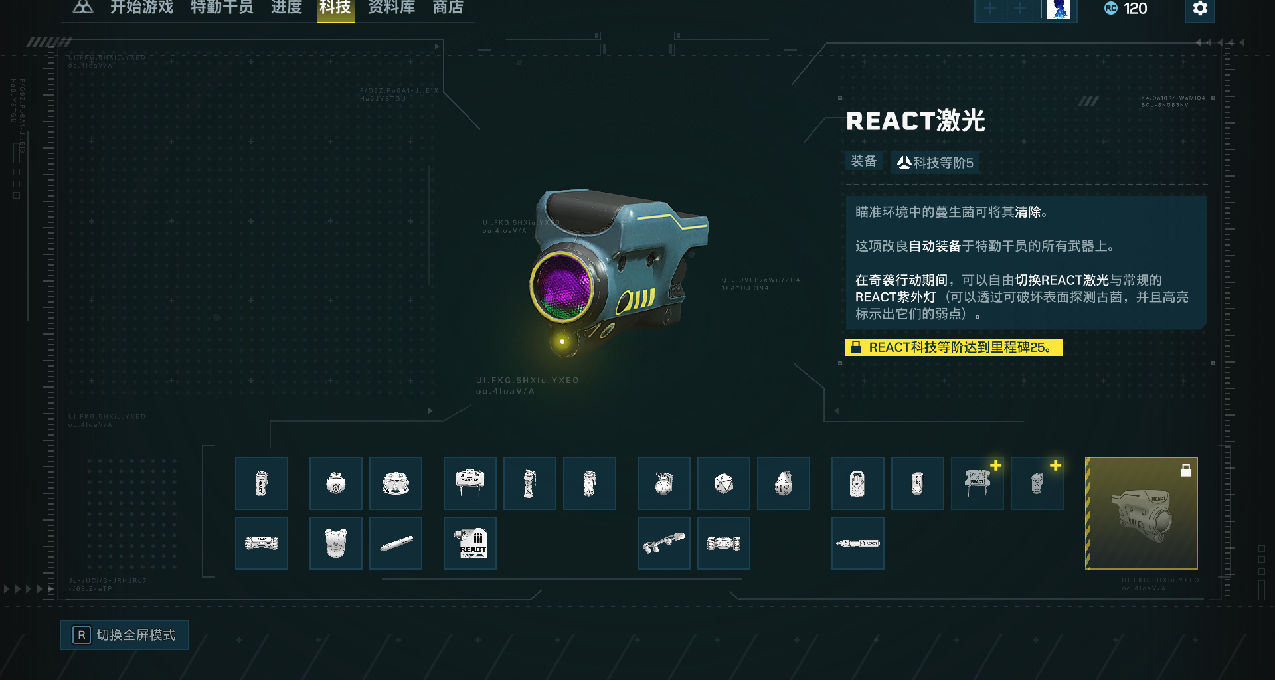
Task: Open the 开始游戏 (Start Game) menu
Action: [x=141, y=8]
